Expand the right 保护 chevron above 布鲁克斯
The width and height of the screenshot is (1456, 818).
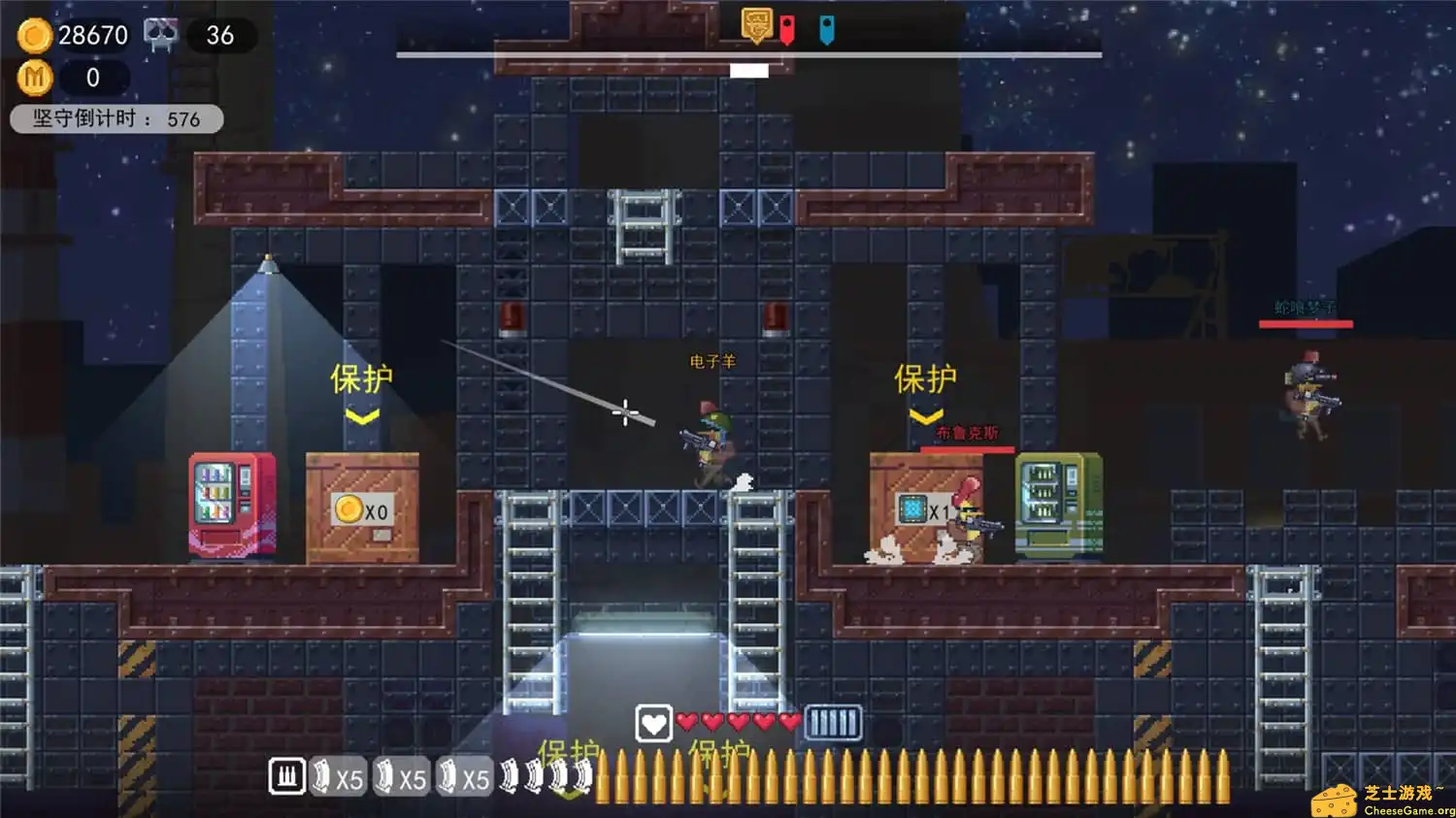[925, 415]
